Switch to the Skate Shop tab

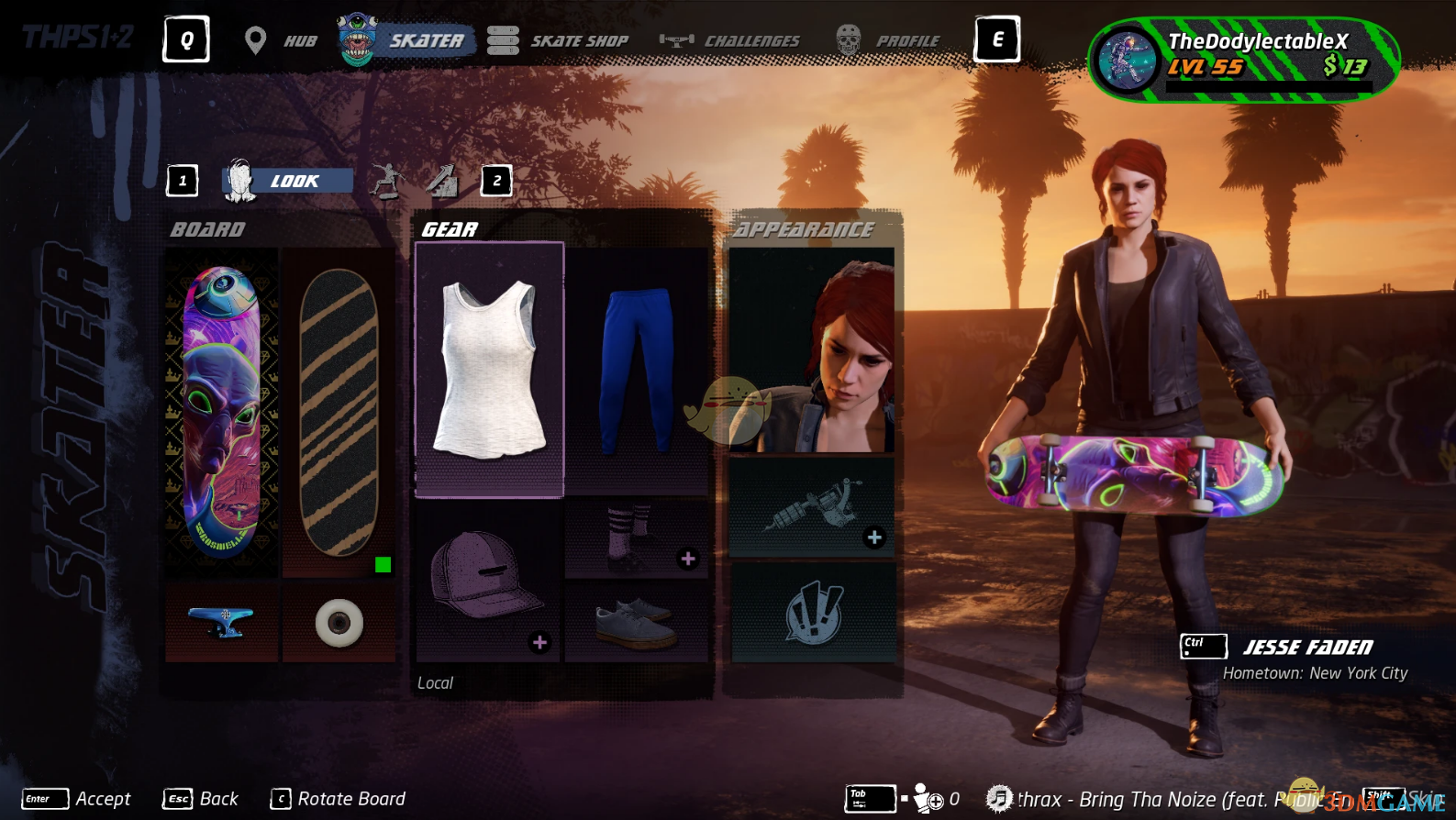coord(558,40)
